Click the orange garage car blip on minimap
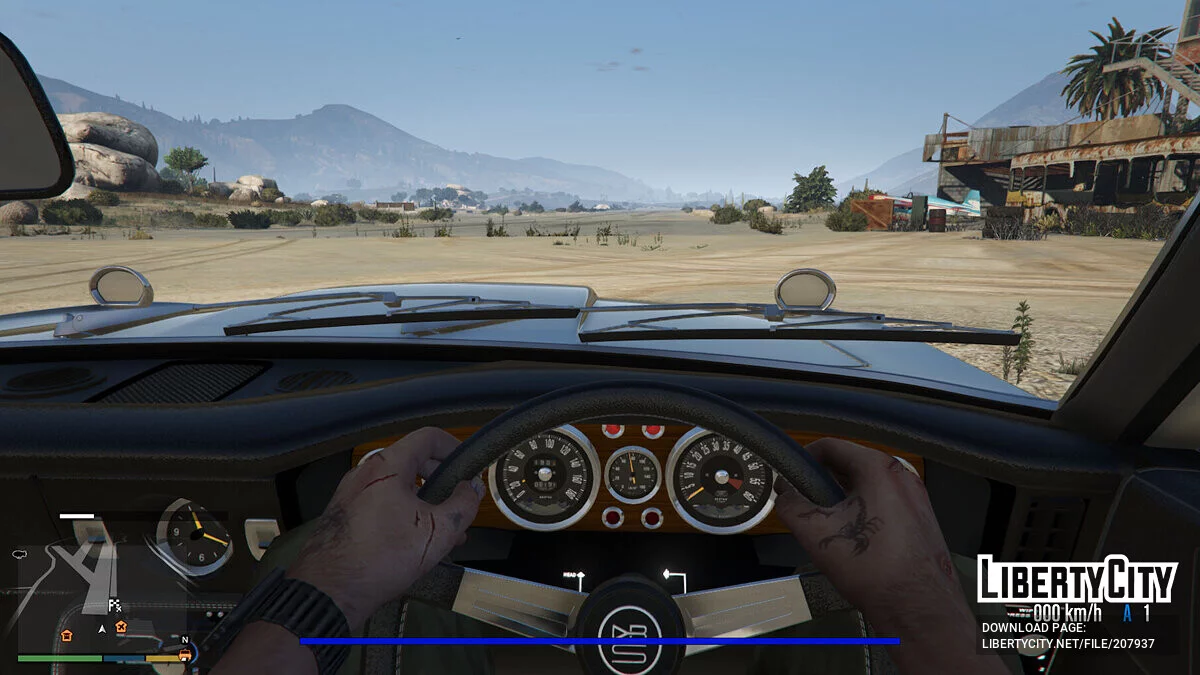Image resolution: width=1200 pixels, height=675 pixels. point(185,655)
